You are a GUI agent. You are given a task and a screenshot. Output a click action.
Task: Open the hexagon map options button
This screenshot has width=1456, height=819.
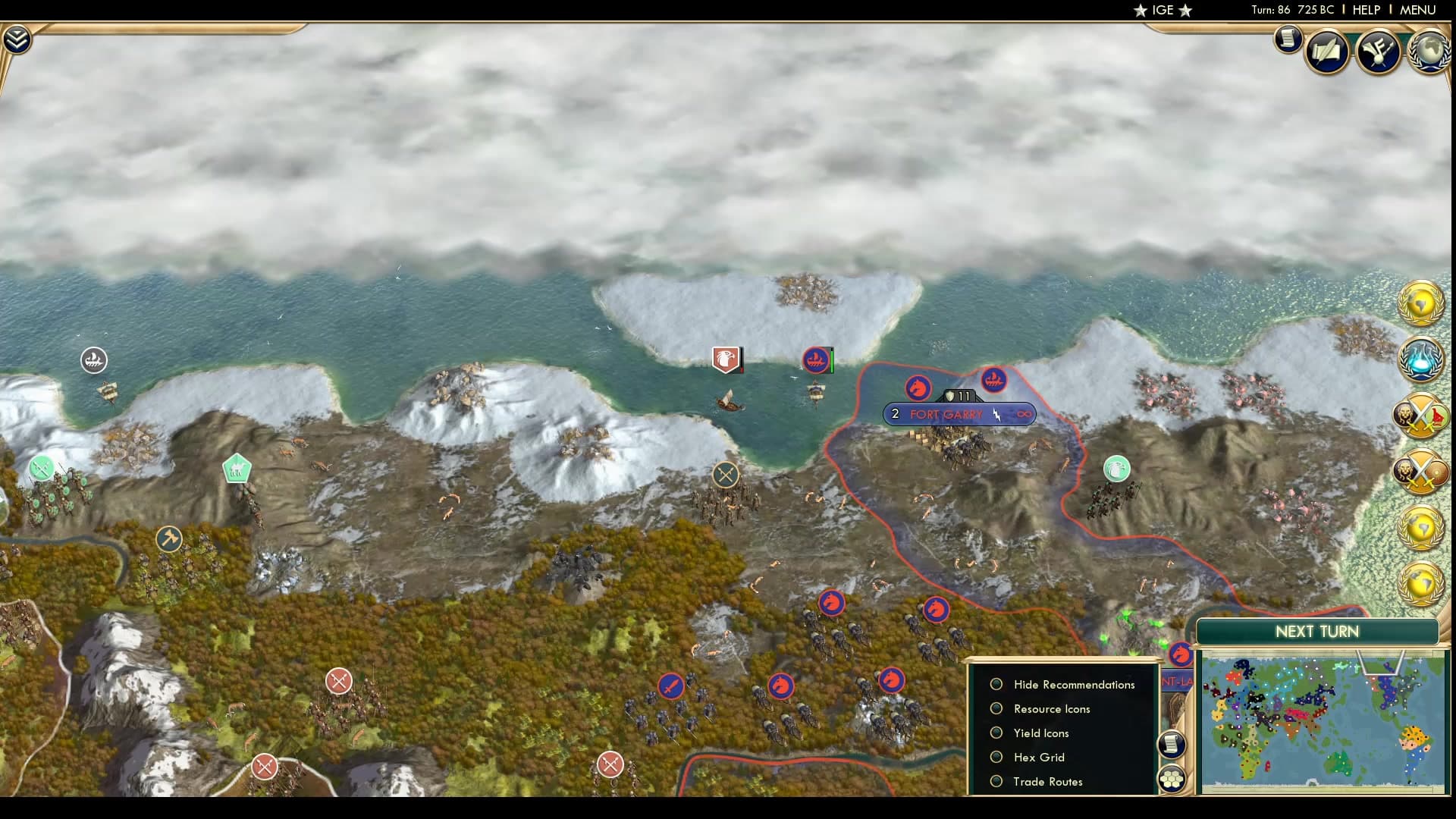tap(1172, 779)
